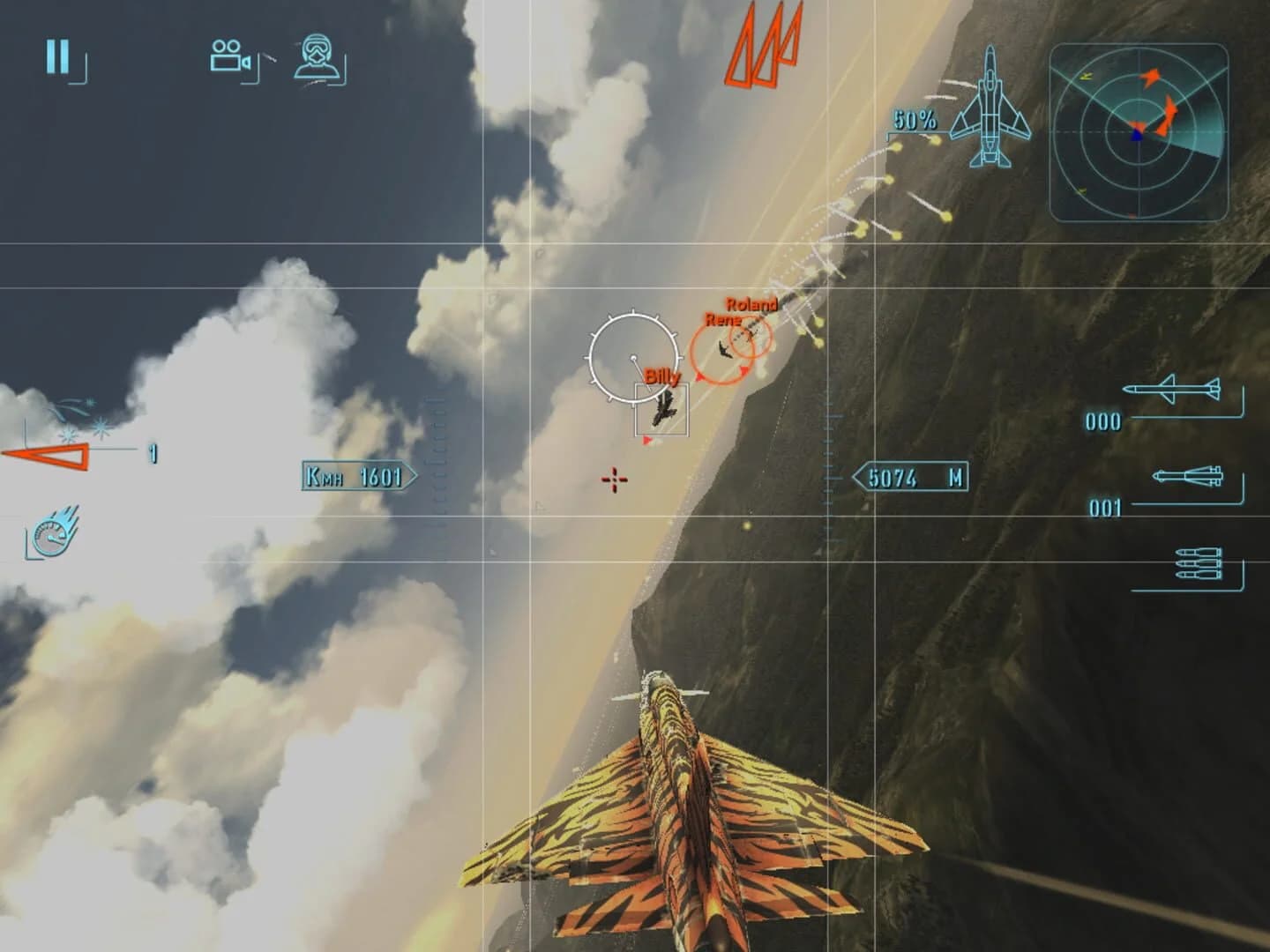Click the blue player arrow on the radar
1270x952 pixels.
click(x=1139, y=134)
